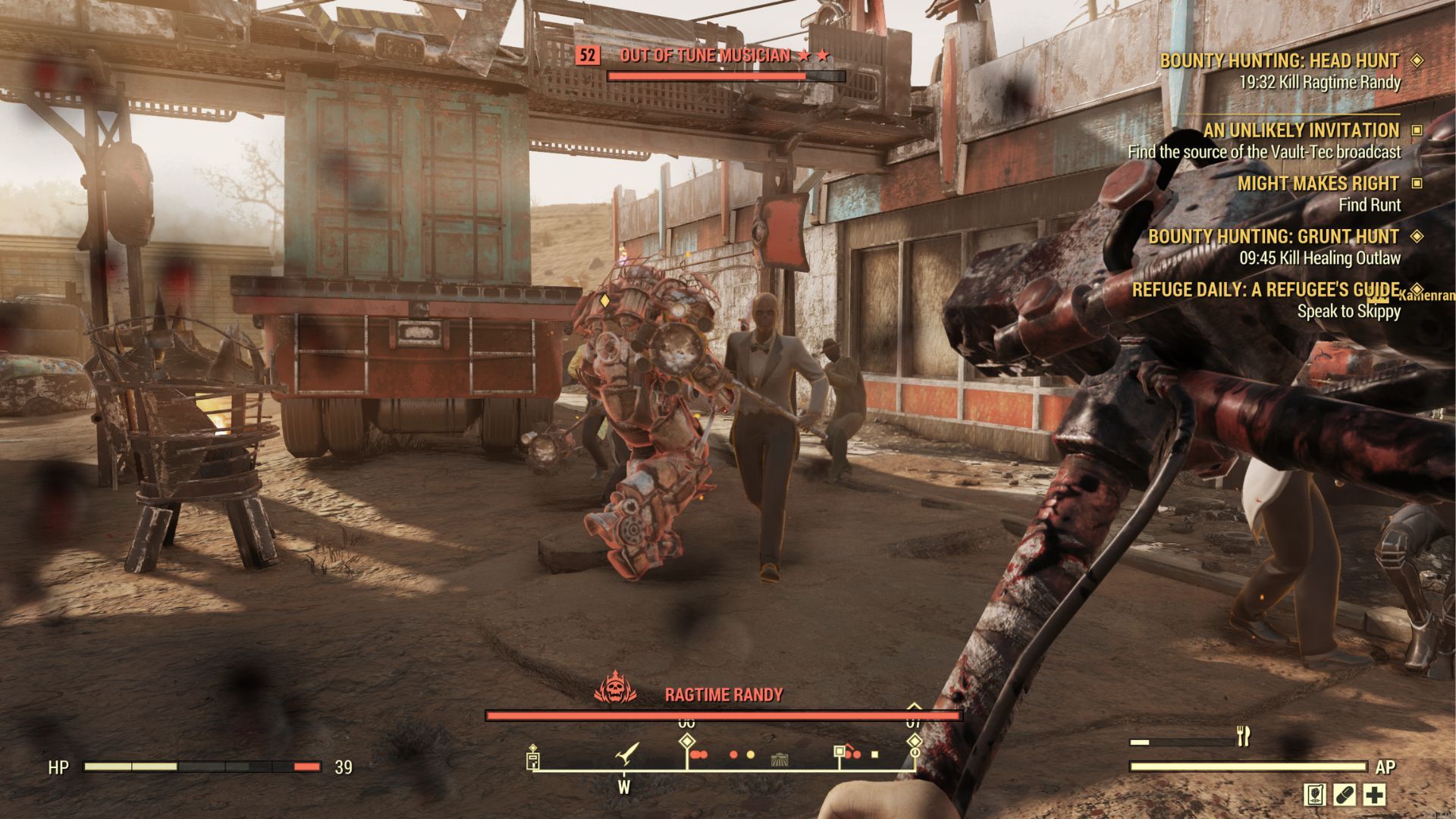Image resolution: width=1456 pixels, height=819 pixels.
Task: Click the Refuge Daily: A Refugee's Guide quest
Action: pyautogui.click(x=1265, y=290)
